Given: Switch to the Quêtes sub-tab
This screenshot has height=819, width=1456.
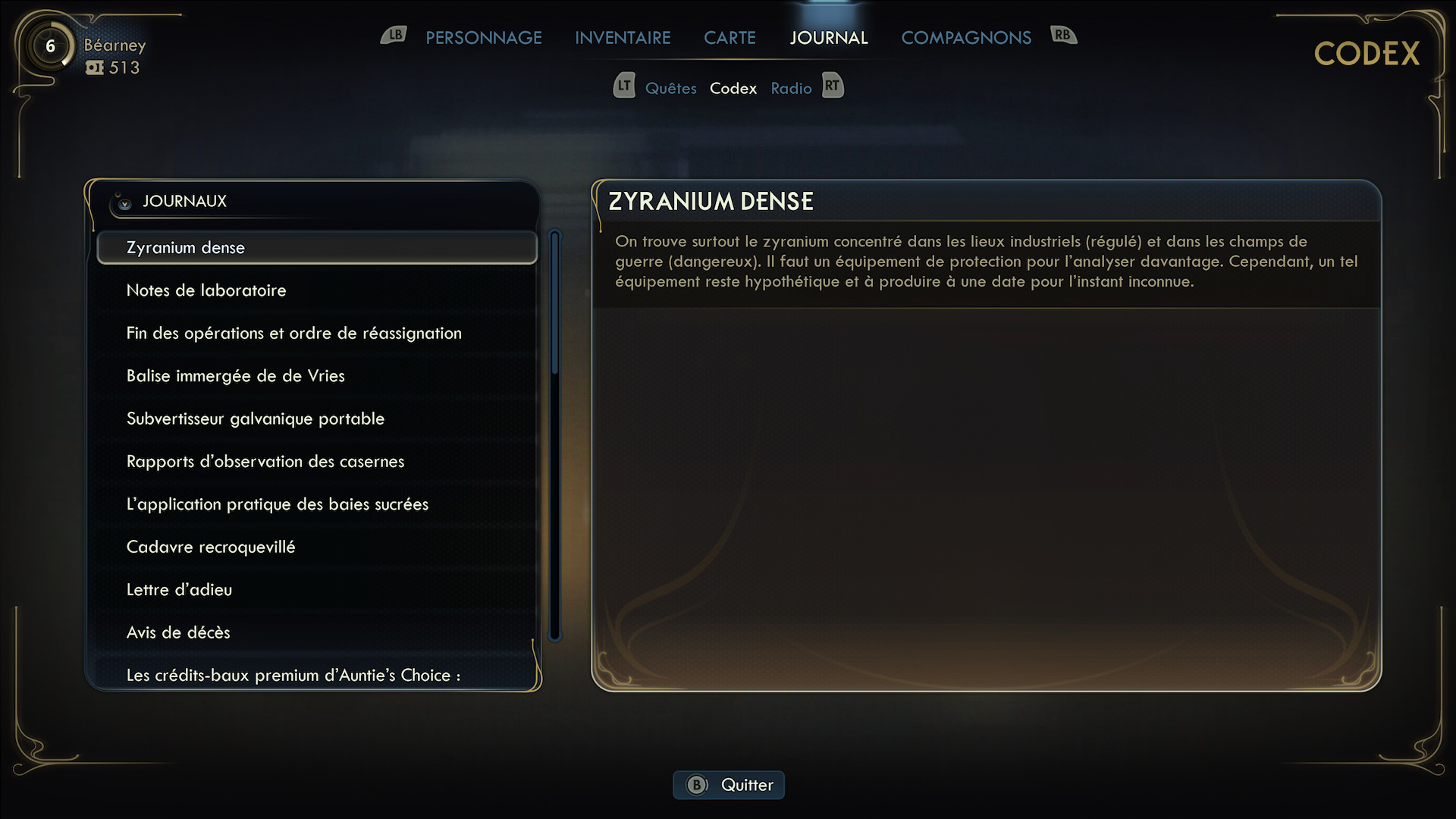Looking at the screenshot, I should pos(670,89).
